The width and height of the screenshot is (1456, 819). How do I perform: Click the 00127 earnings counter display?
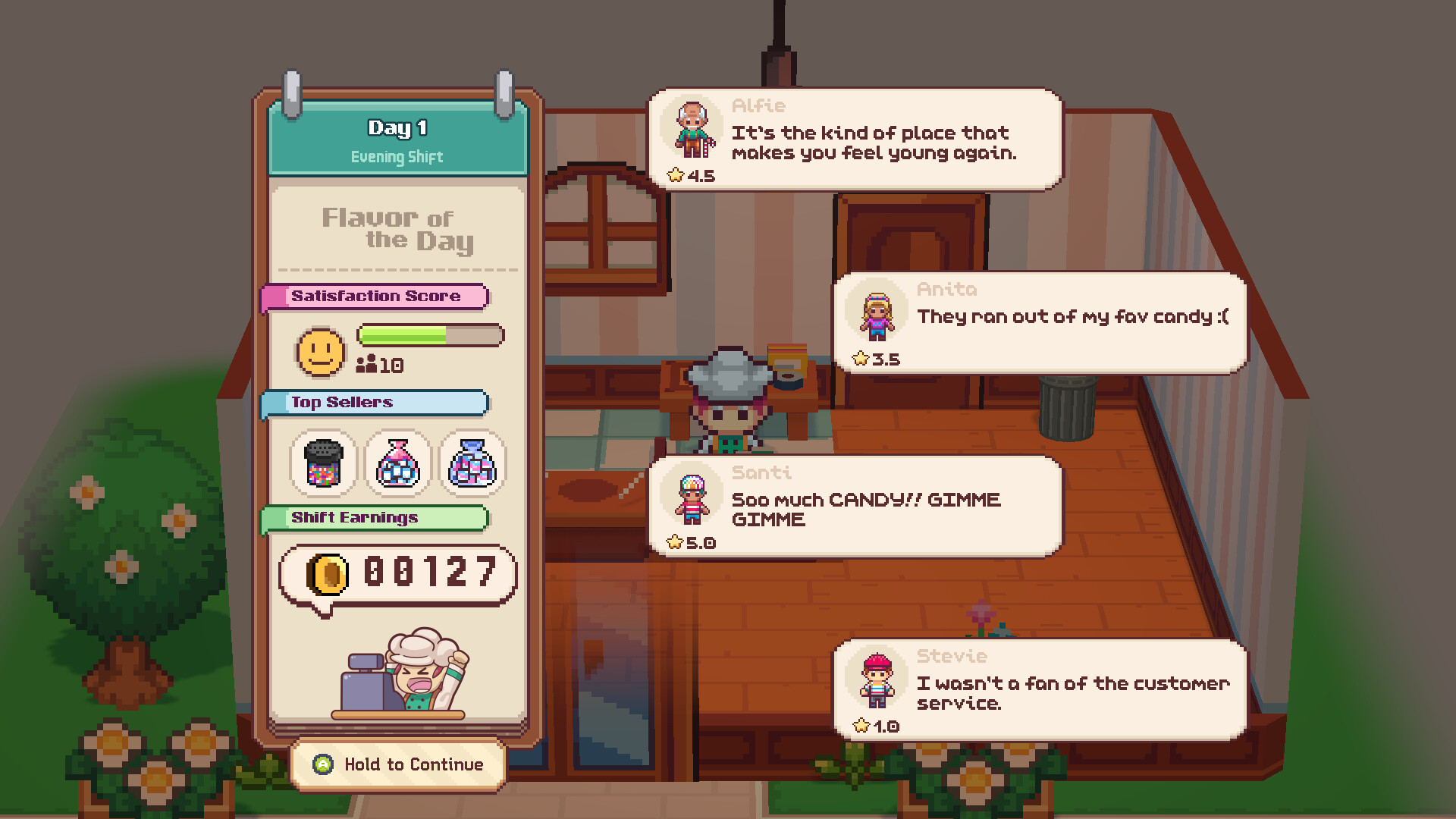(428, 575)
